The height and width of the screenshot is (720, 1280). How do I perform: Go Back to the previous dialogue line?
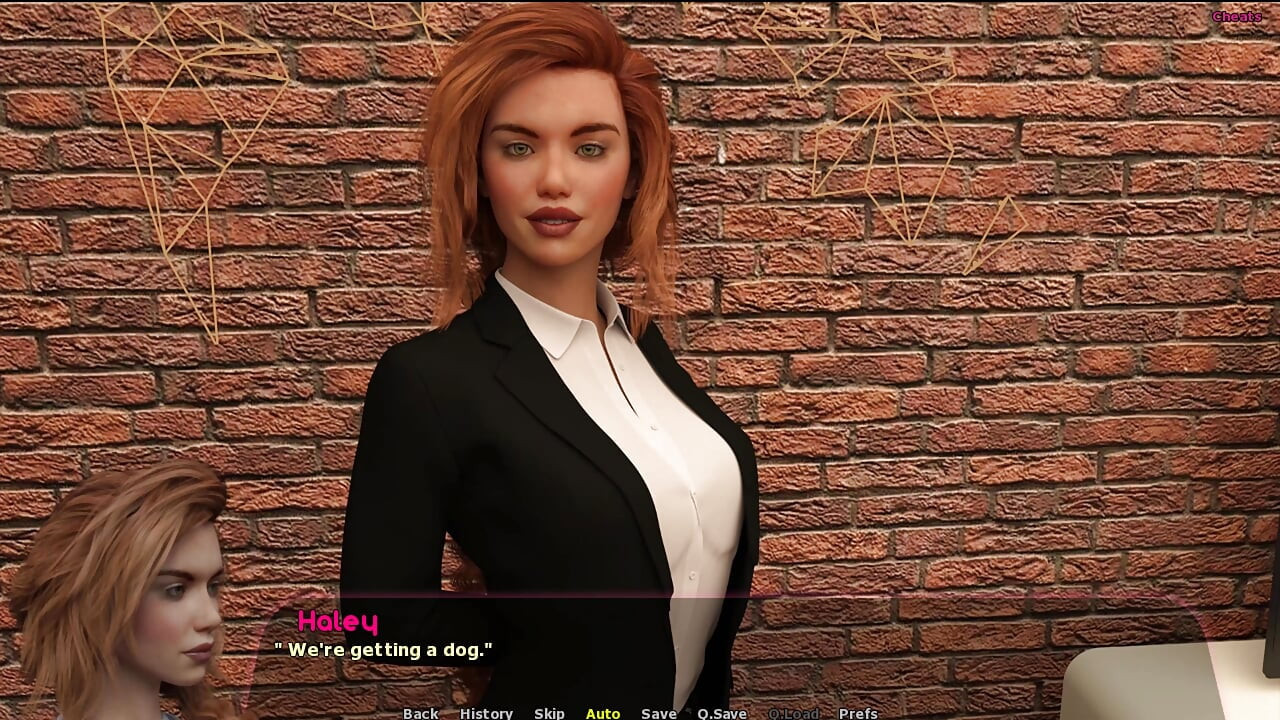420,714
